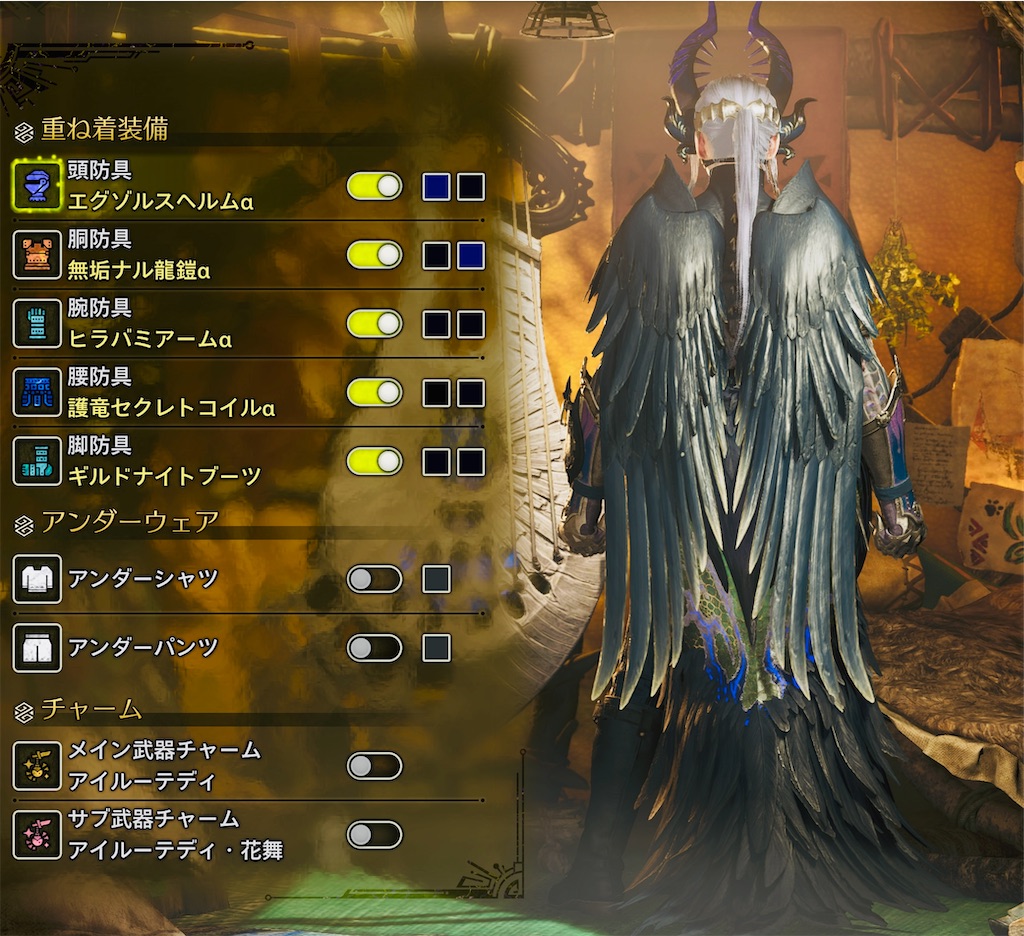
Task: Turn on the アンダーパンツ toggle
Action: click(x=374, y=648)
